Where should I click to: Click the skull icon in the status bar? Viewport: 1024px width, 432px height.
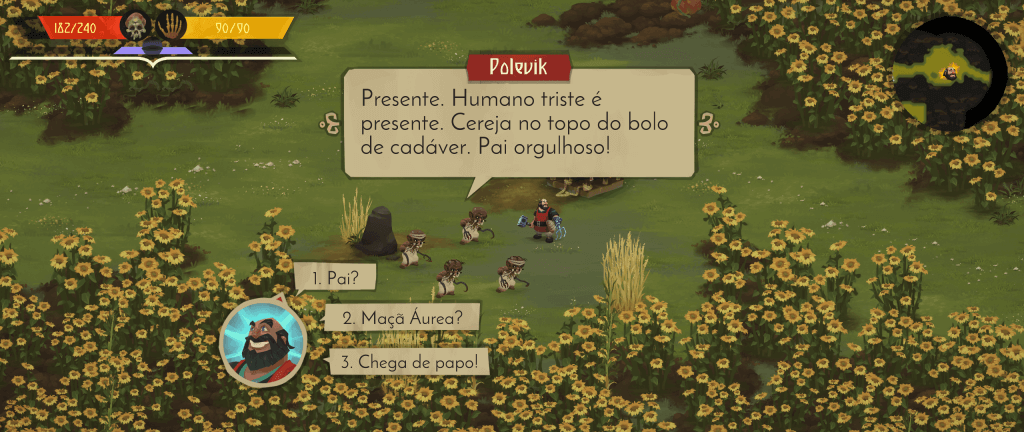(x=136, y=25)
